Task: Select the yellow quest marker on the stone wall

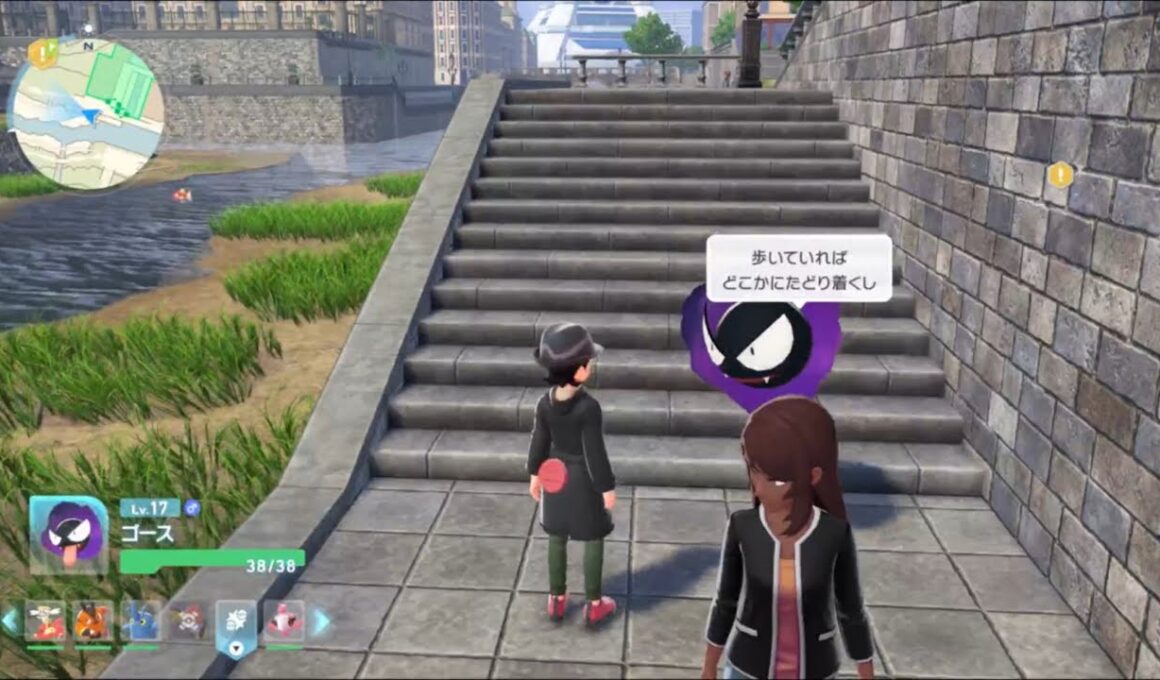Action: click(x=1060, y=176)
